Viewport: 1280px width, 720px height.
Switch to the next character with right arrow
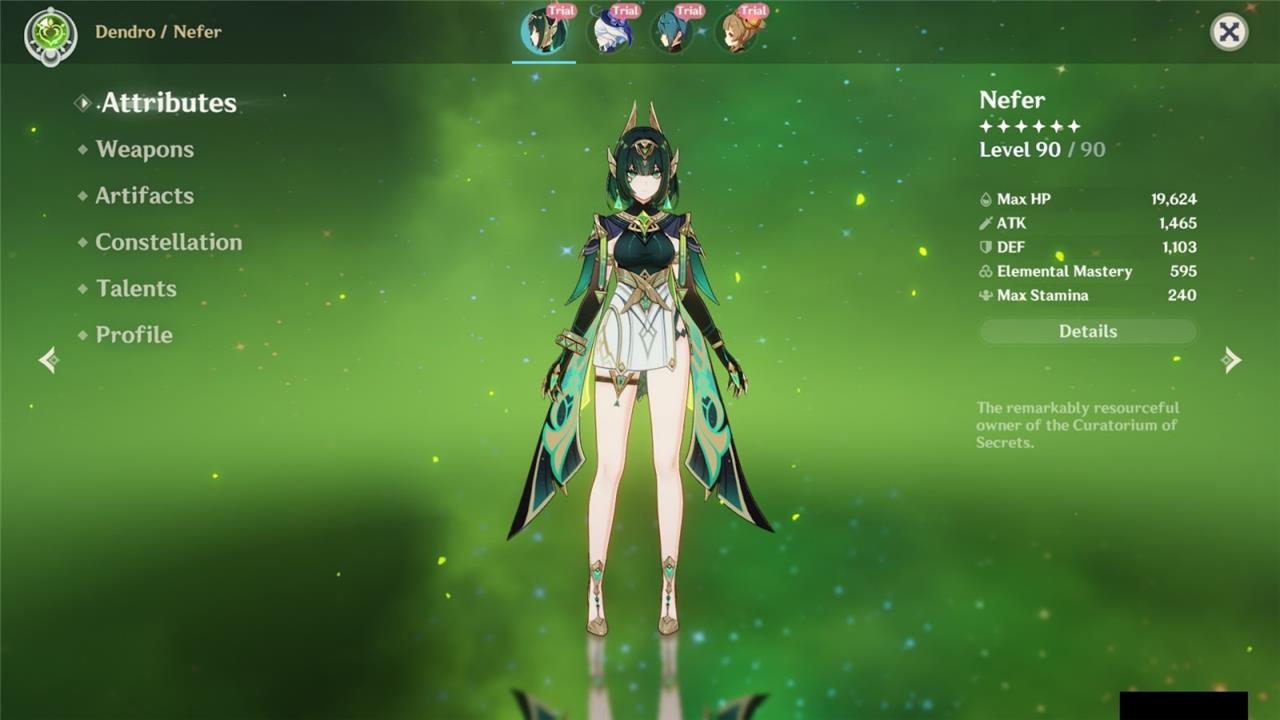click(x=1231, y=360)
